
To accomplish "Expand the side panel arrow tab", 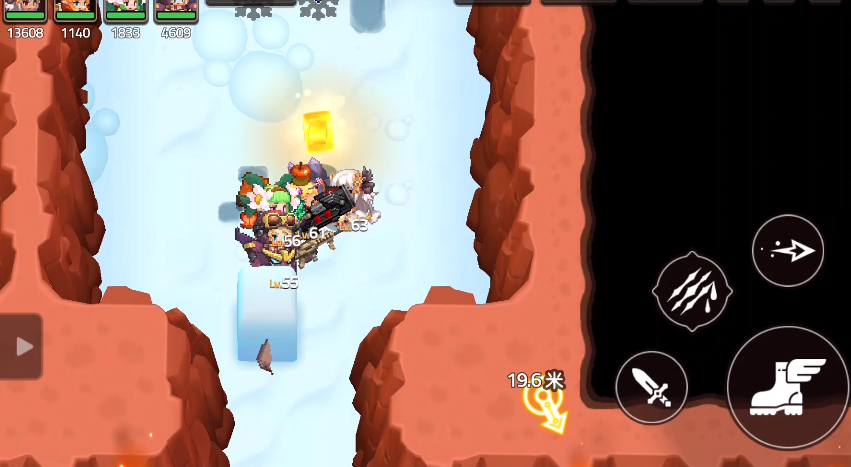I will 22,346.
